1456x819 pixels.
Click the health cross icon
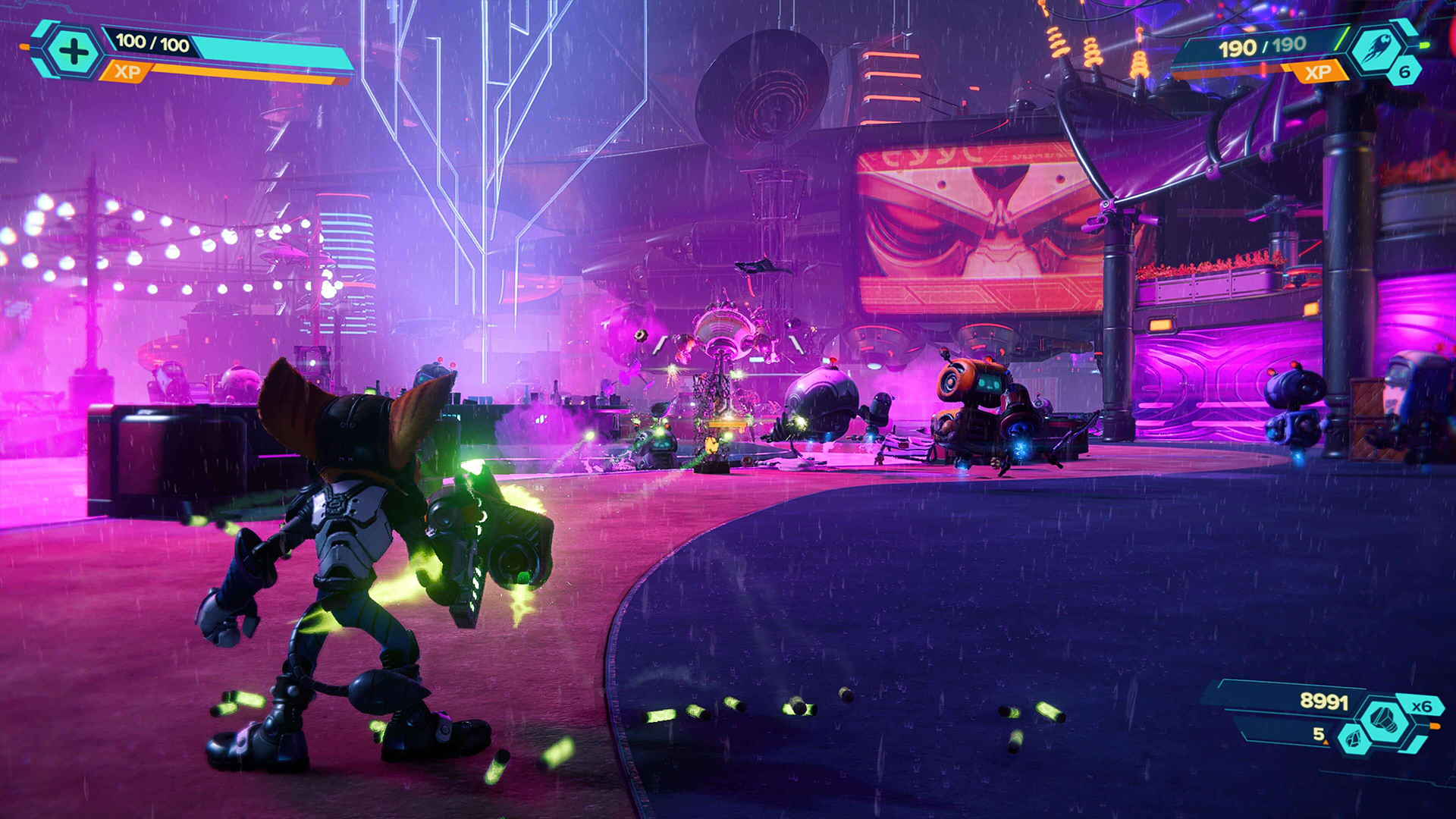click(72, 52)
